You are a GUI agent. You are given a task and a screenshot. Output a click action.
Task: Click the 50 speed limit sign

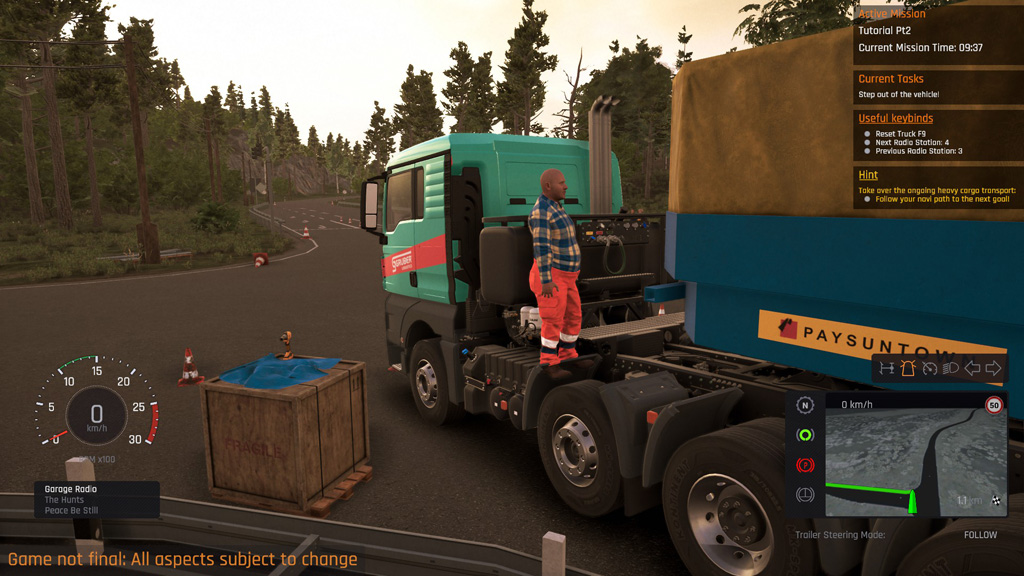tap(993, 405)
